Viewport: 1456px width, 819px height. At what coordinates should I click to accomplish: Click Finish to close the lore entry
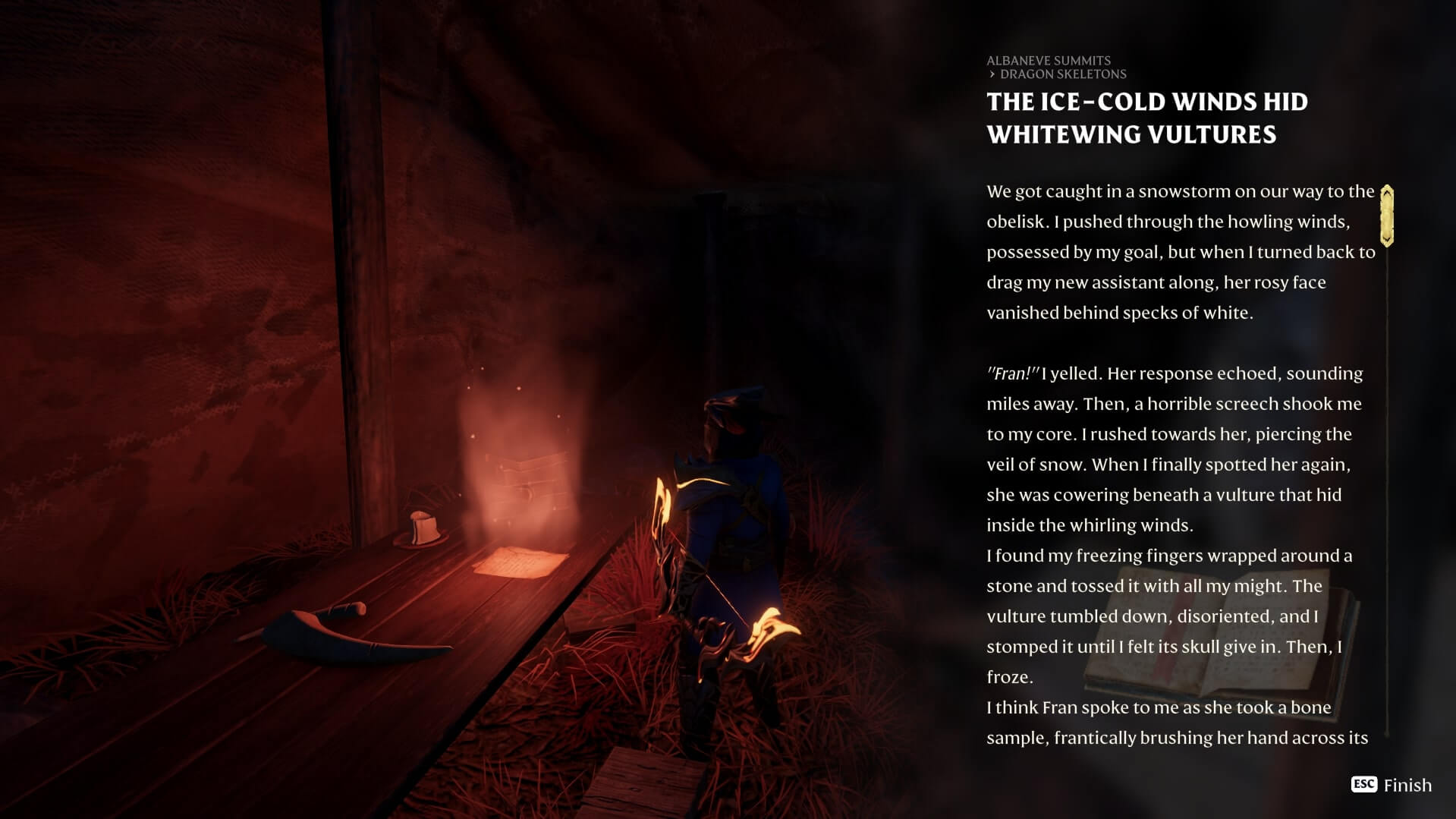1392,785
